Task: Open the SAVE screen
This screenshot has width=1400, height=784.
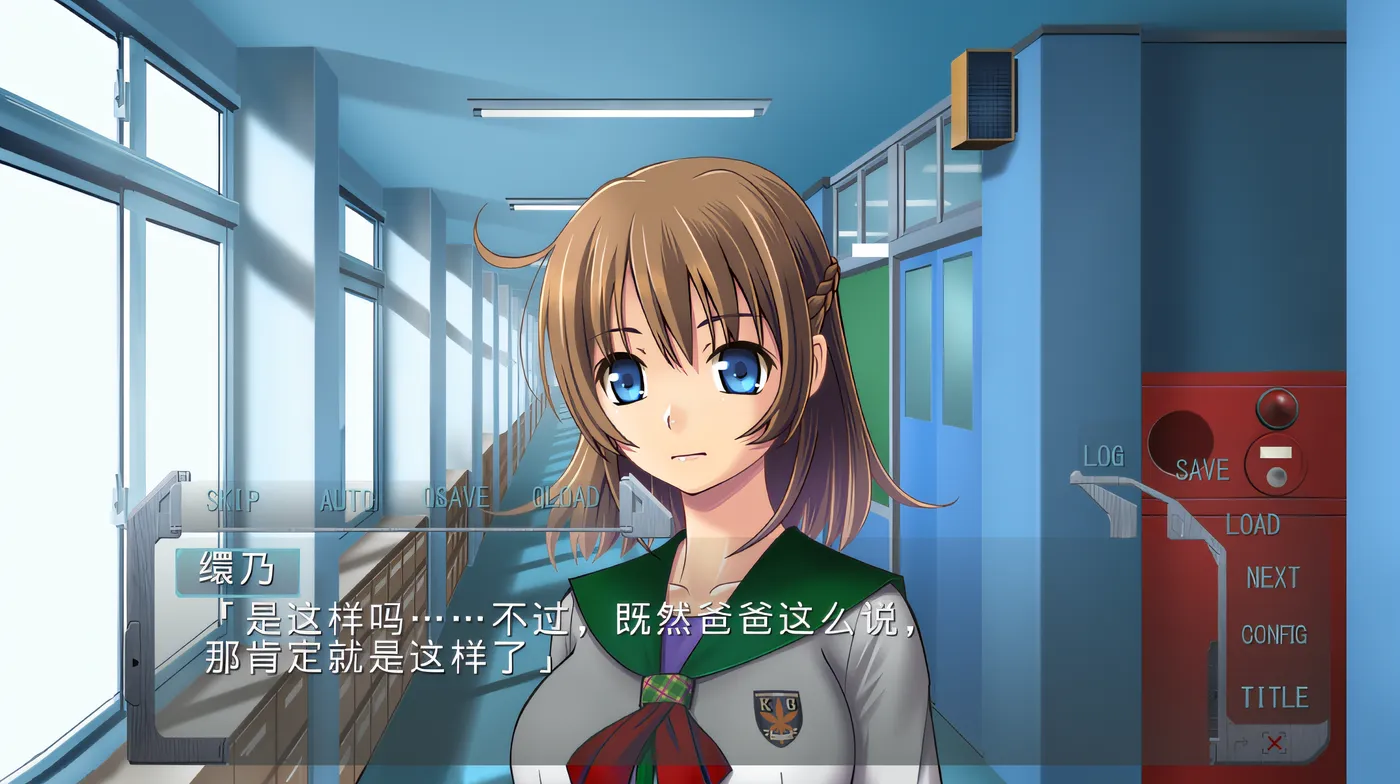Action: click(x=1204, y=469)
